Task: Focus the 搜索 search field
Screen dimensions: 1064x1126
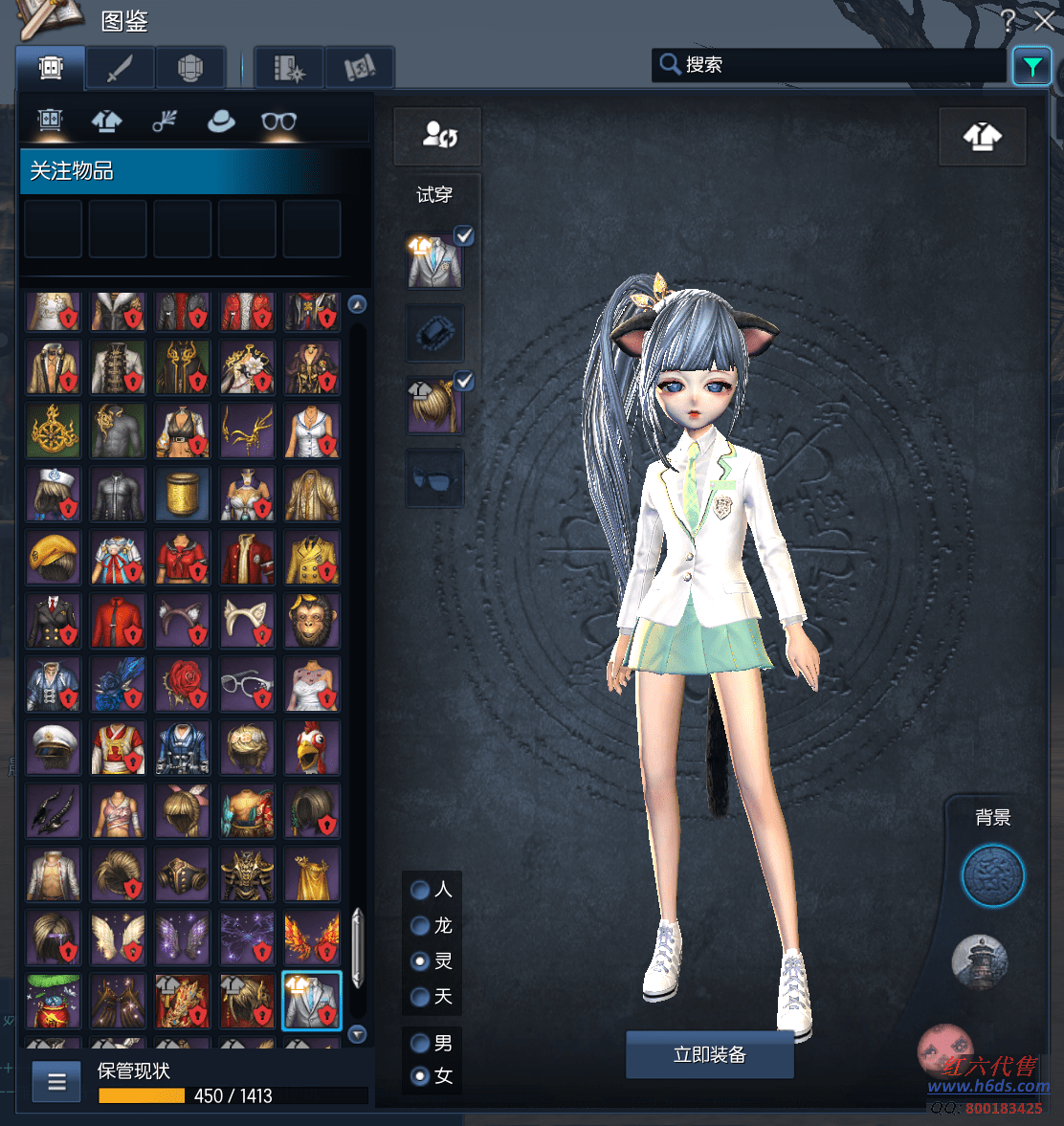Action: click(842, 65)
